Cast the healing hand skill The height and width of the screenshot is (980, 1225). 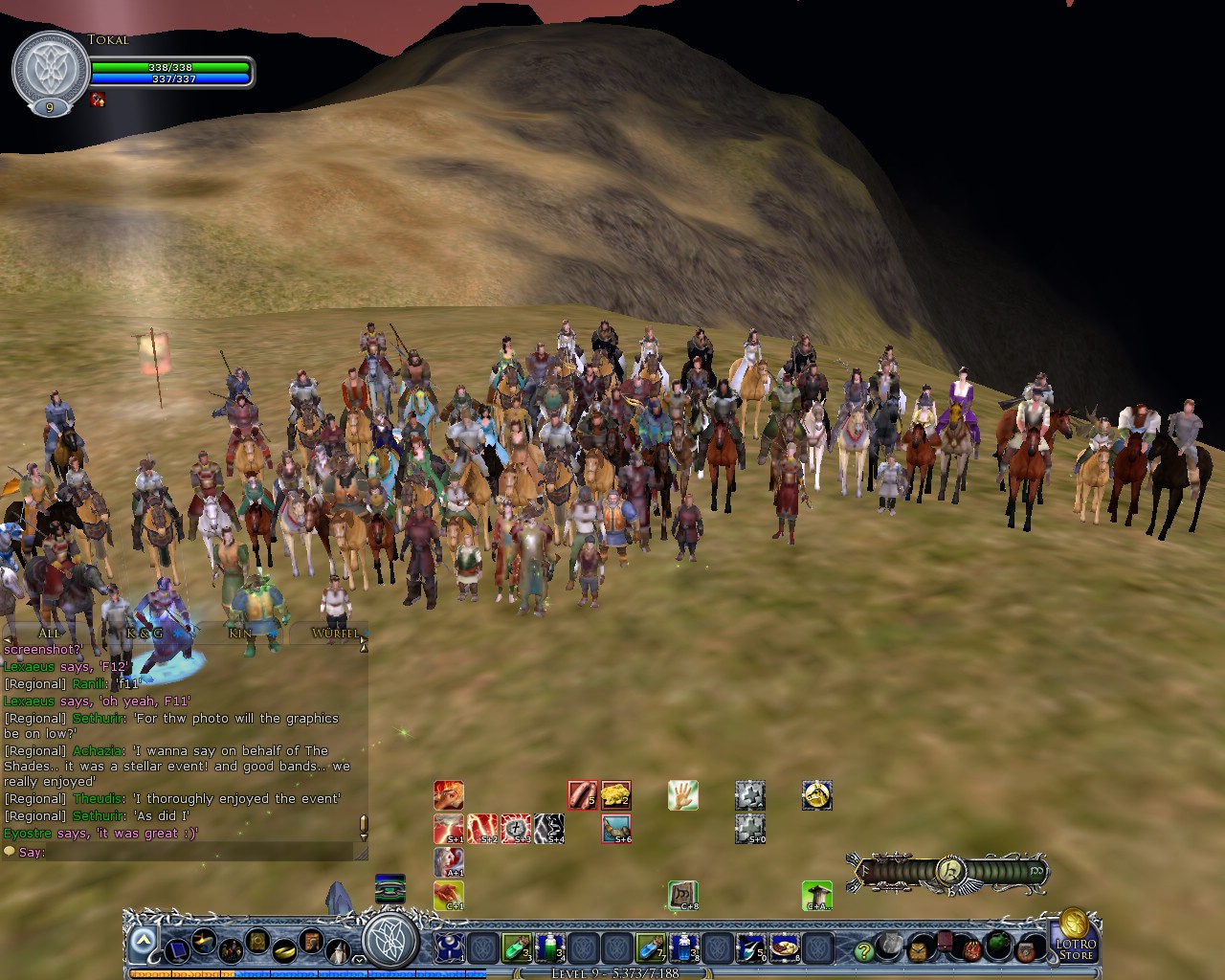pyautogui.click(x=682, y=795)
